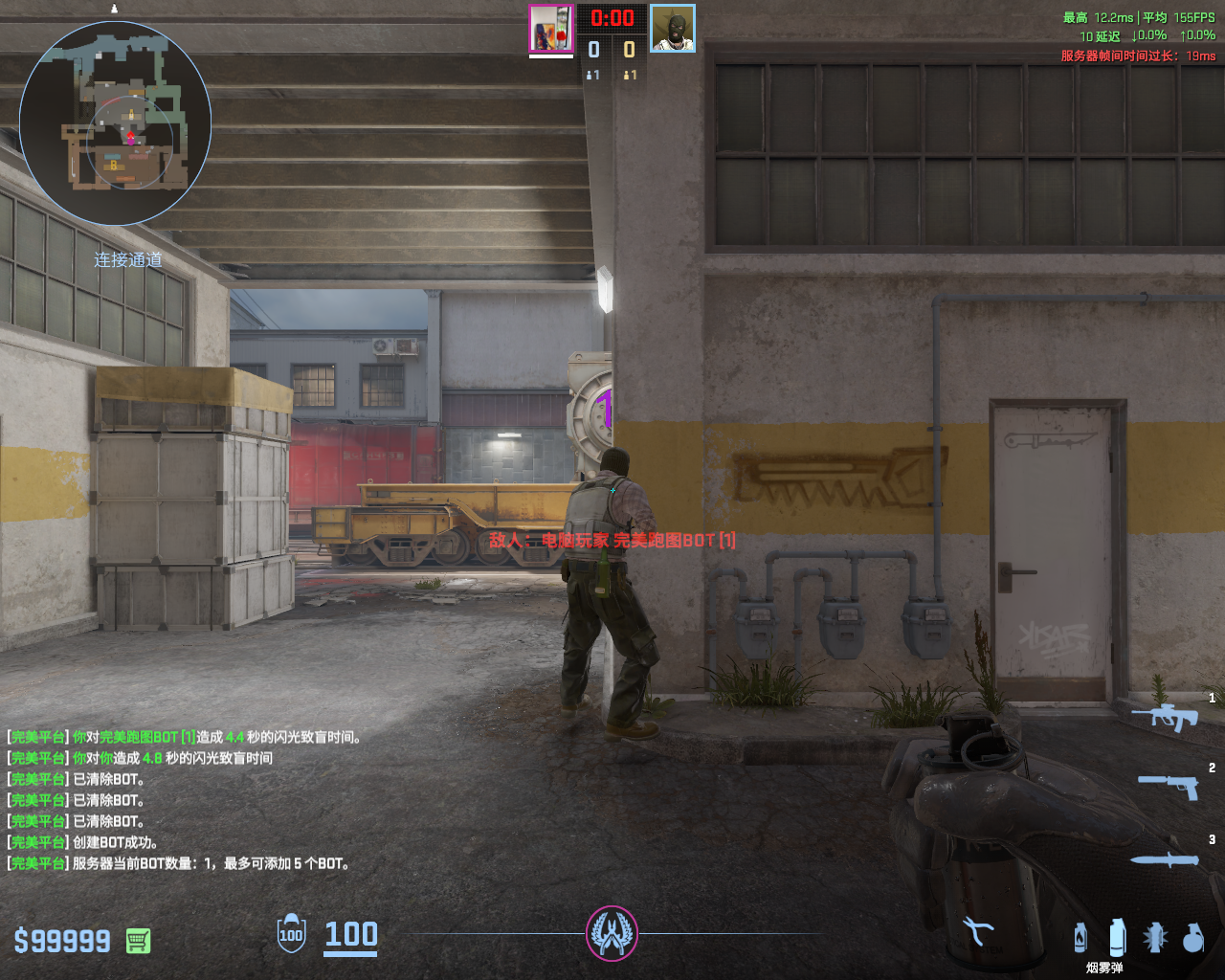The width and height of the screenshot is (1225, 980).
Task: Open the radar minimap
Action: click(x=115, y=122)
